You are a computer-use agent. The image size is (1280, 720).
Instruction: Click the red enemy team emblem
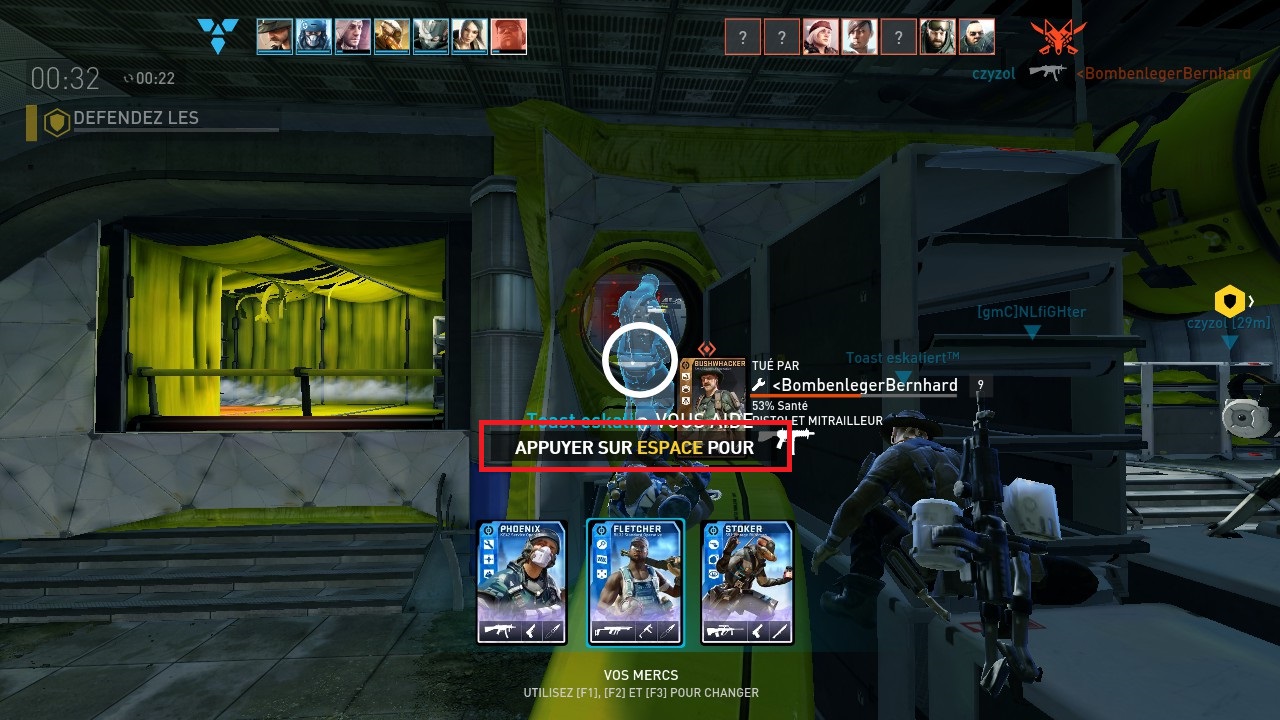coord(1059,37)
